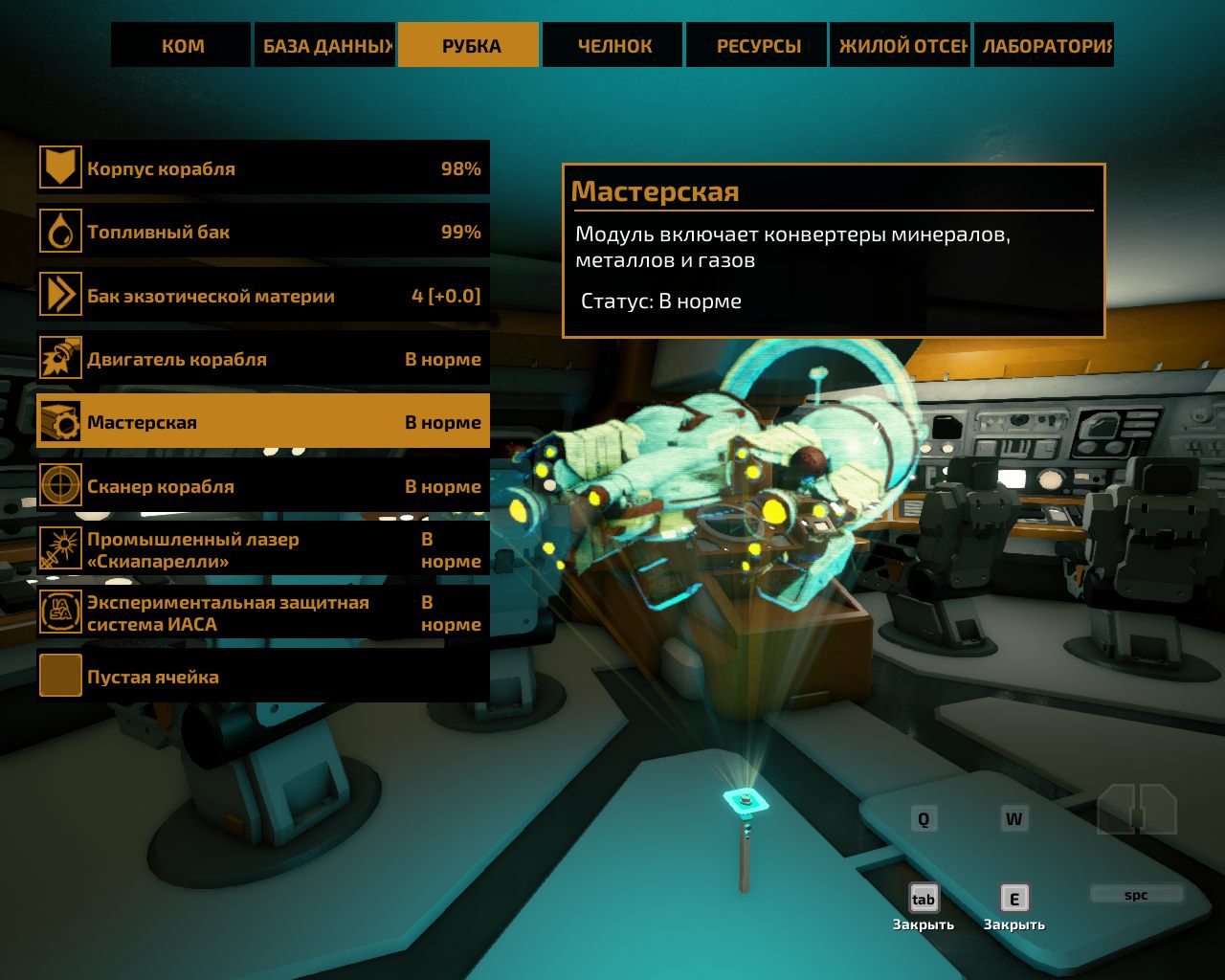Pick the Пустая ячейка slot
1225x980 pixels.
click(263, 677)
